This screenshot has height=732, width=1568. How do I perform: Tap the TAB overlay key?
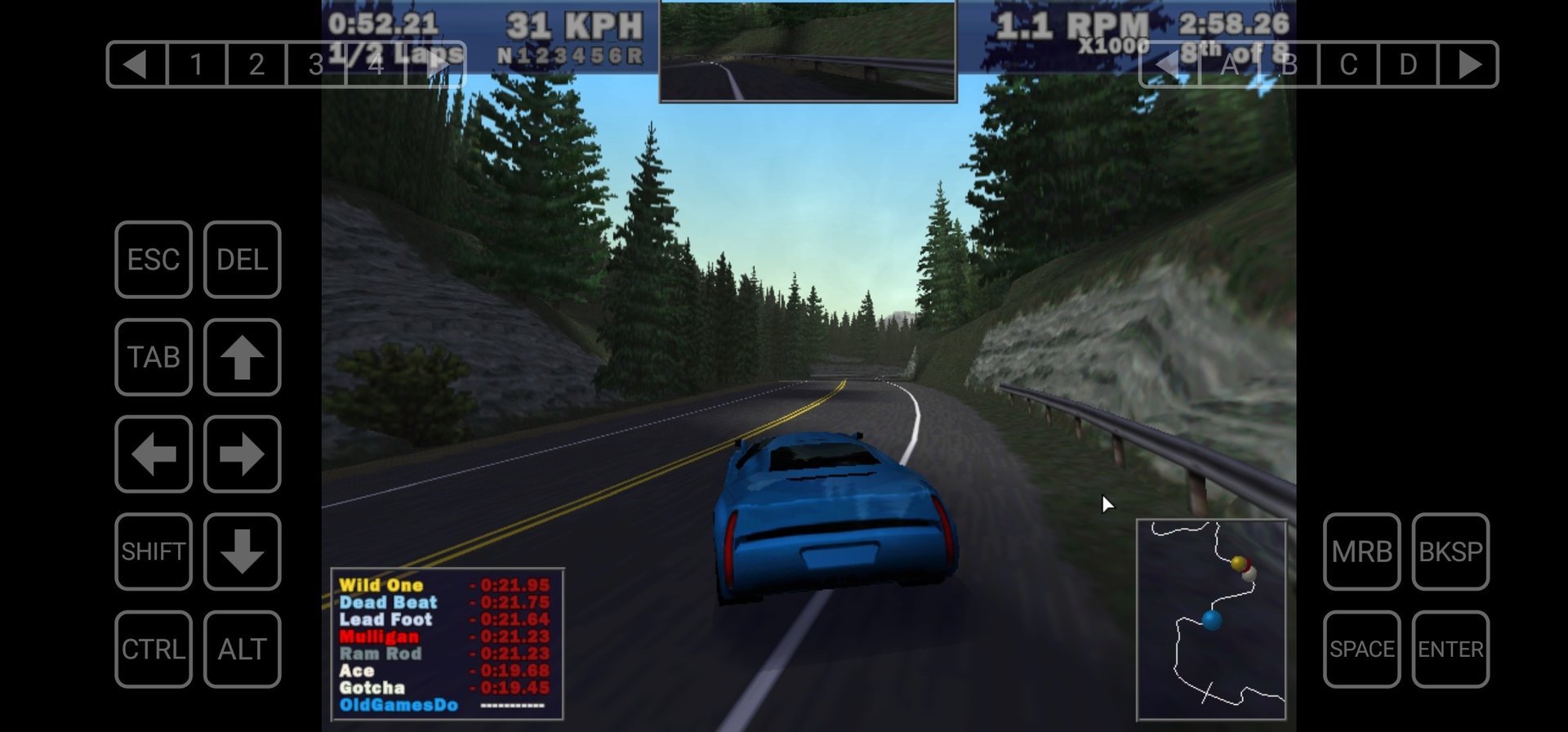click(x=154, y=357)
